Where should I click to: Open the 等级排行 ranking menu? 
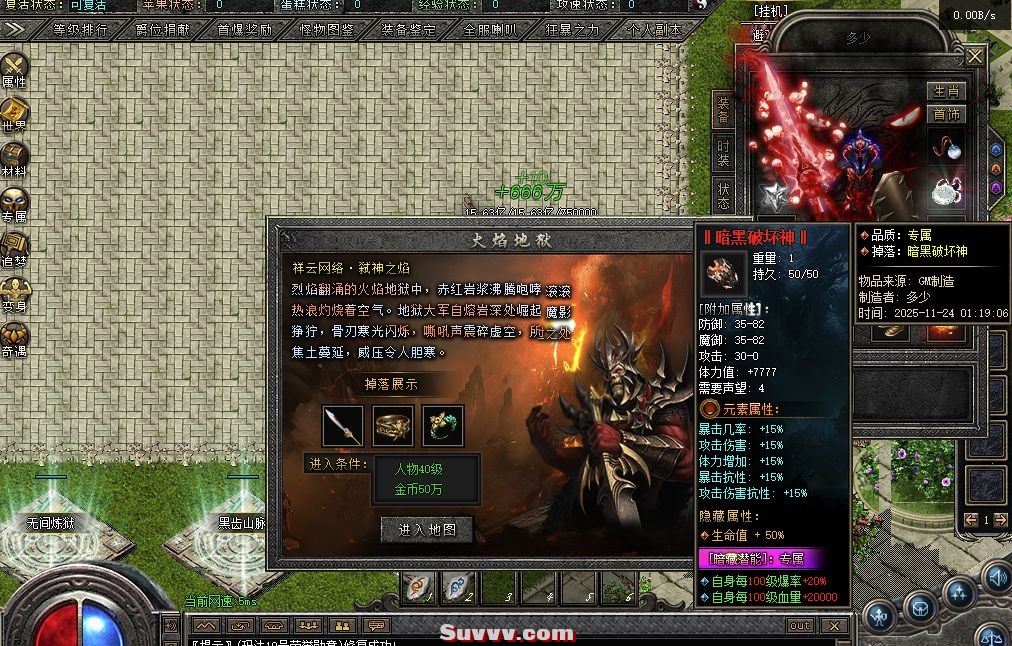80,30
